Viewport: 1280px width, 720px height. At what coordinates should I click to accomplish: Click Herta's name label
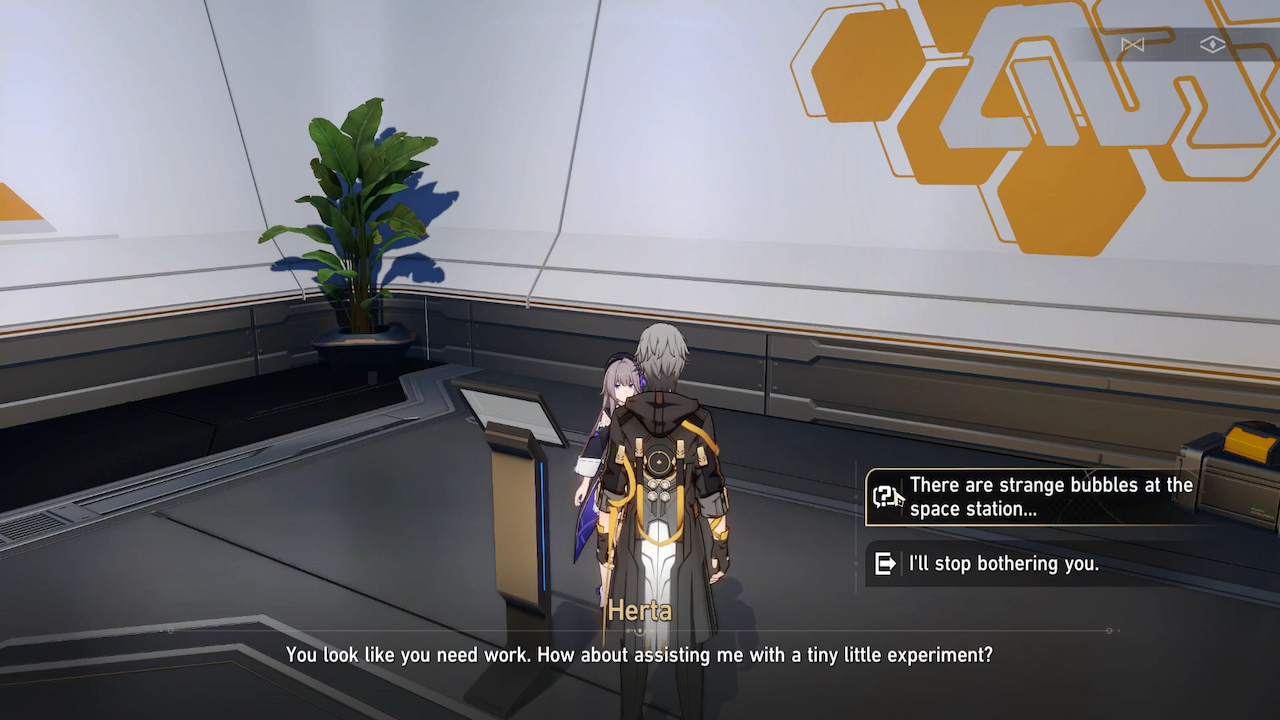(x=639, y=611)
